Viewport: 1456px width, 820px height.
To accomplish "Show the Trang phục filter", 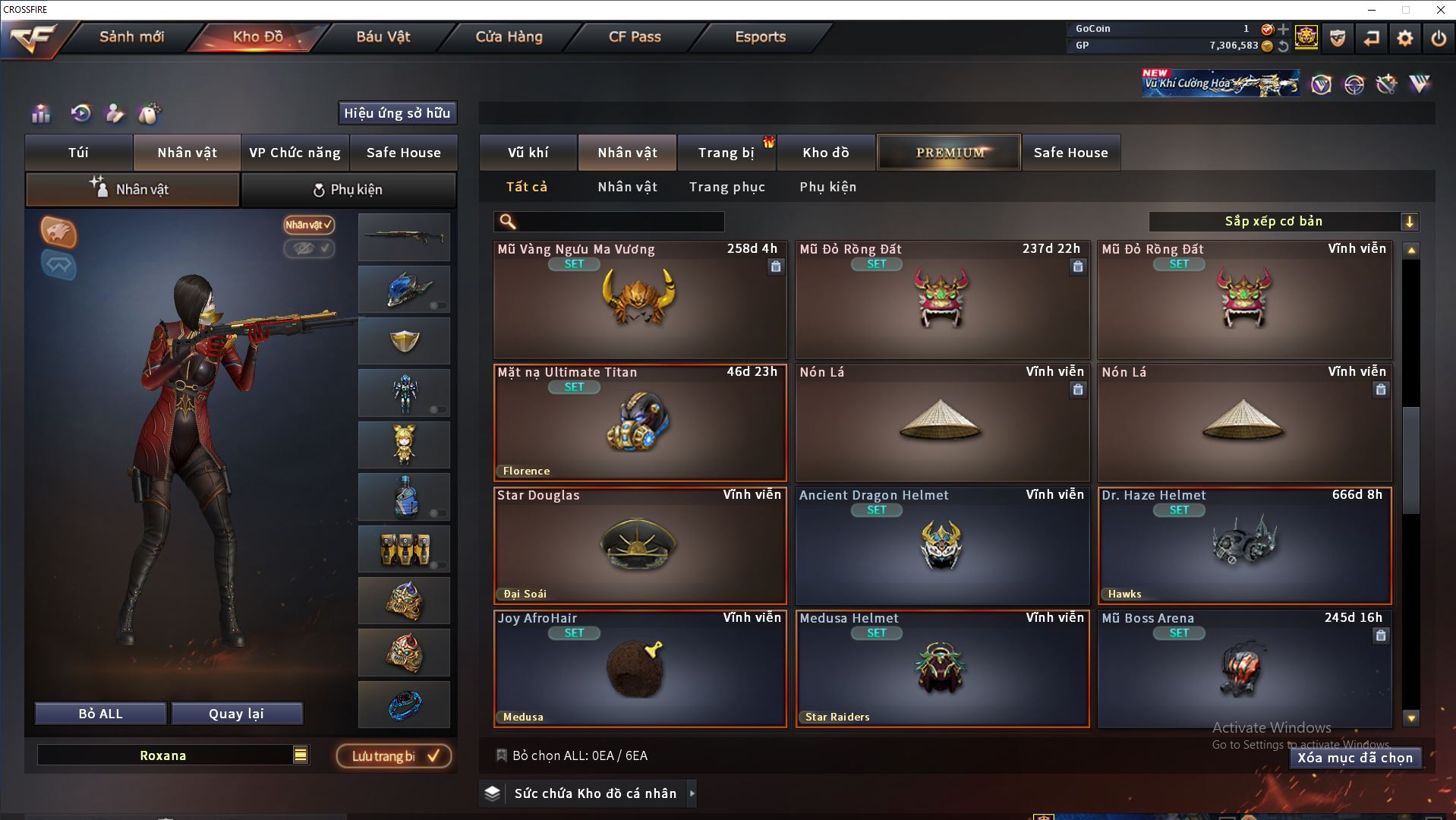I will (726, 187).
